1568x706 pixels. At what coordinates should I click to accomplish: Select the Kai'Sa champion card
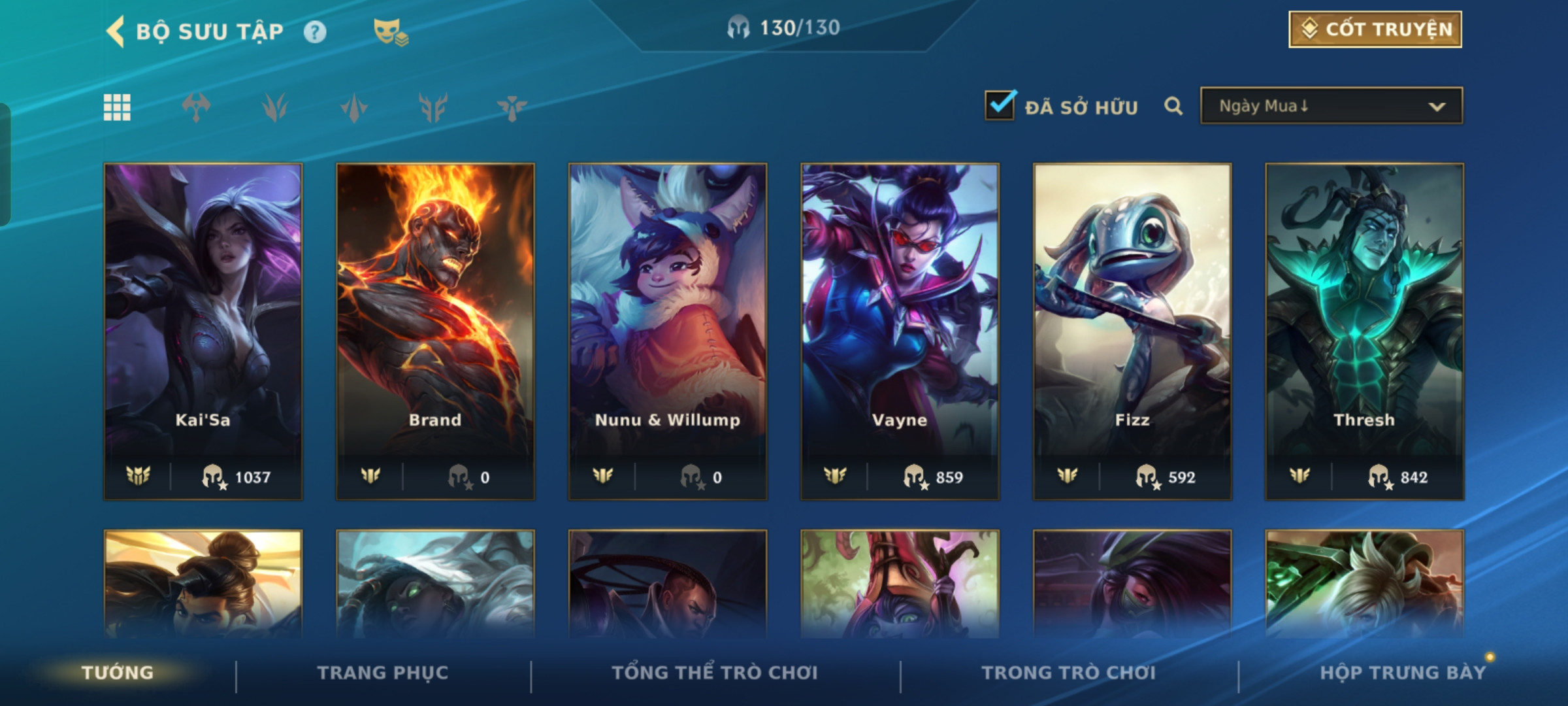(x=203, y=331)
